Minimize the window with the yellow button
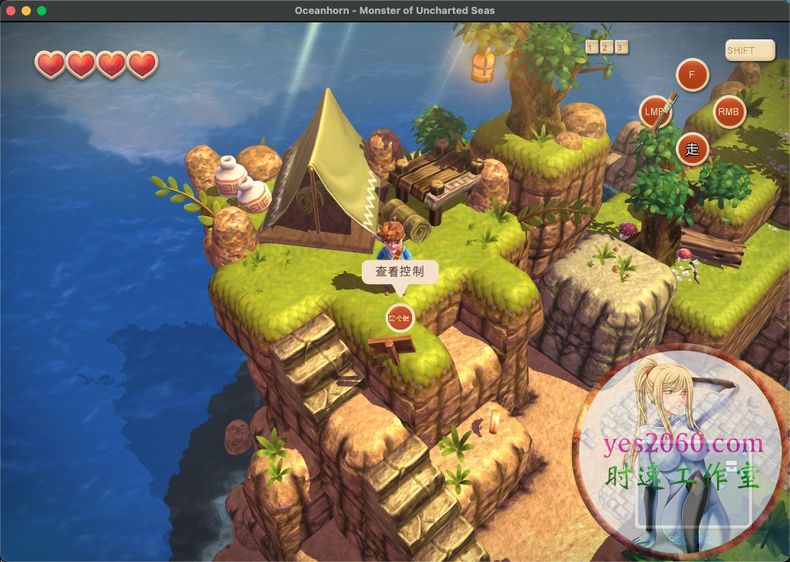Image resolution: width=790 pixels, height=562 pixels. tap(26, 10)
